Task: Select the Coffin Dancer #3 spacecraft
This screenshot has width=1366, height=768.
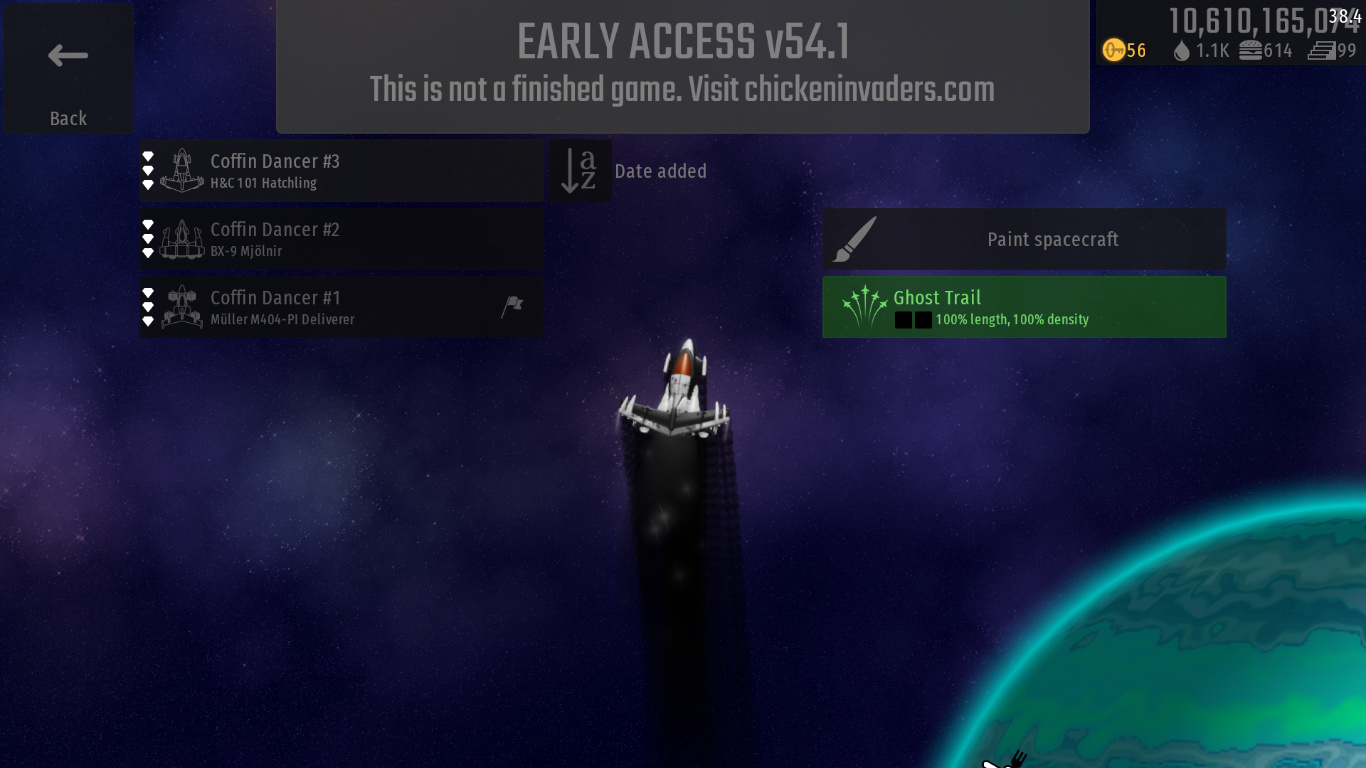Action: coord(341,171)
